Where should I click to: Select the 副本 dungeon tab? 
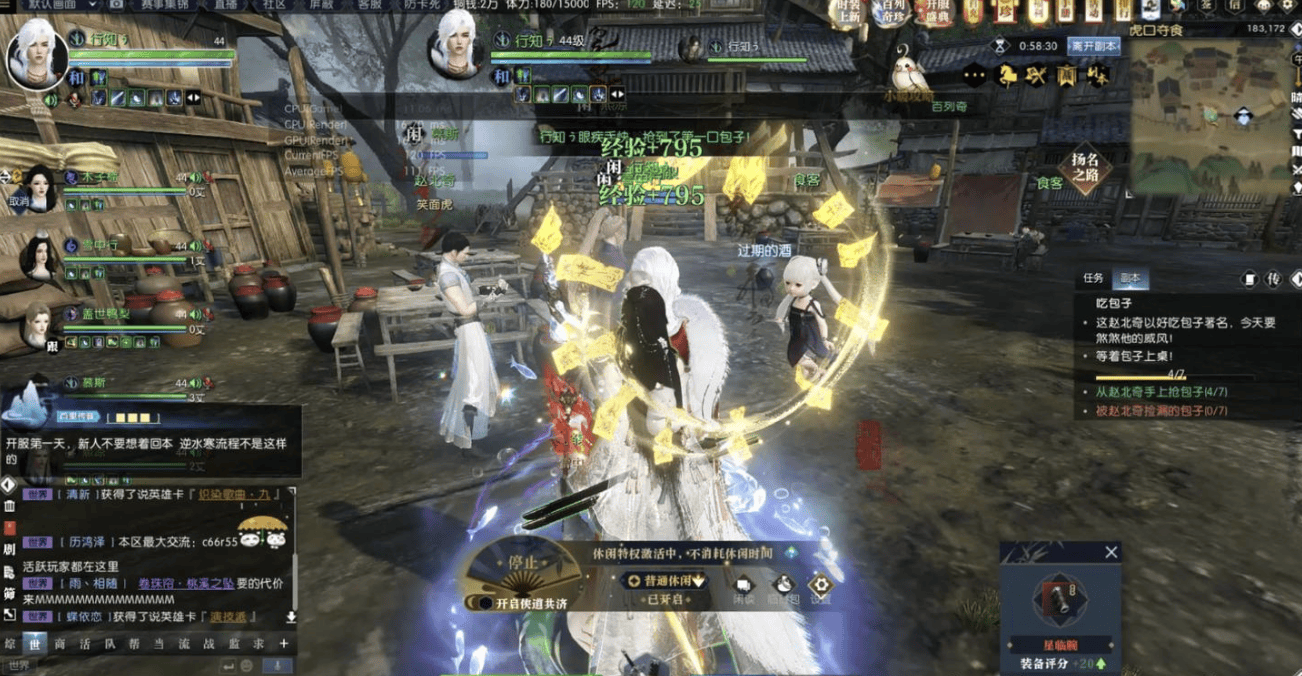pos(1130,279)
